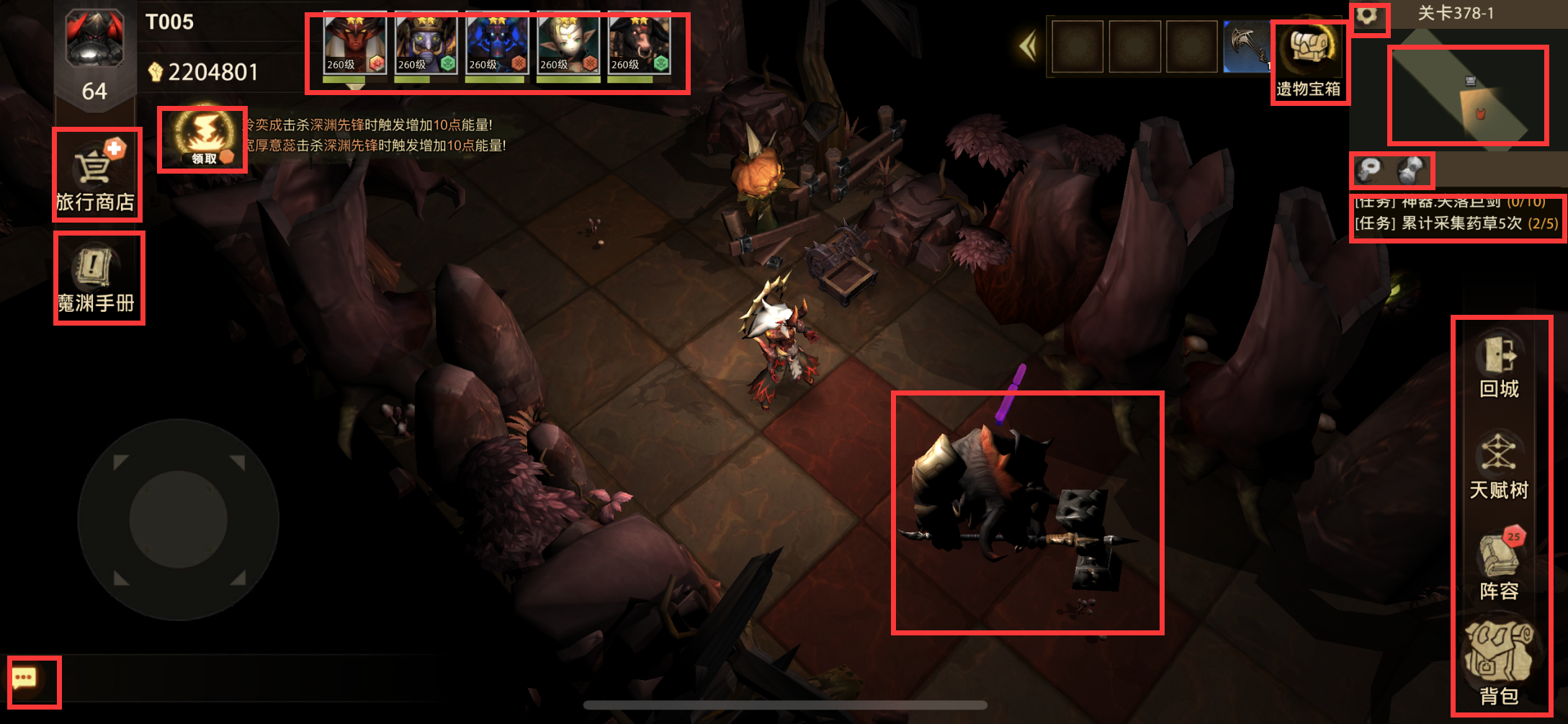
Task: Open the 旅行商店 travel shop
Action: click(97, 175)
